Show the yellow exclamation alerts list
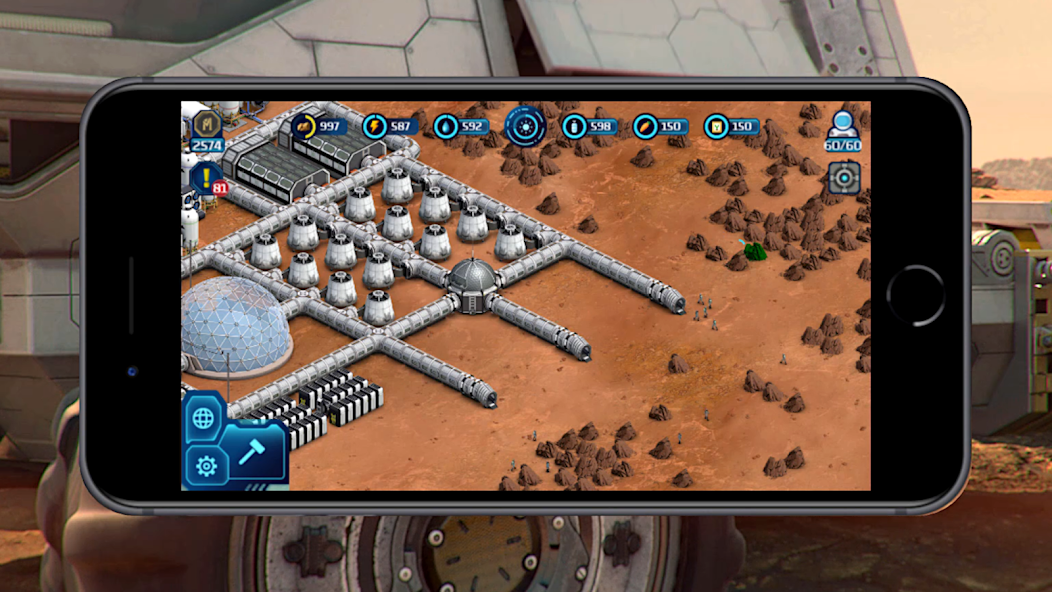The image size is (1052, 592). pyautogui.click(x=206, y=178)
